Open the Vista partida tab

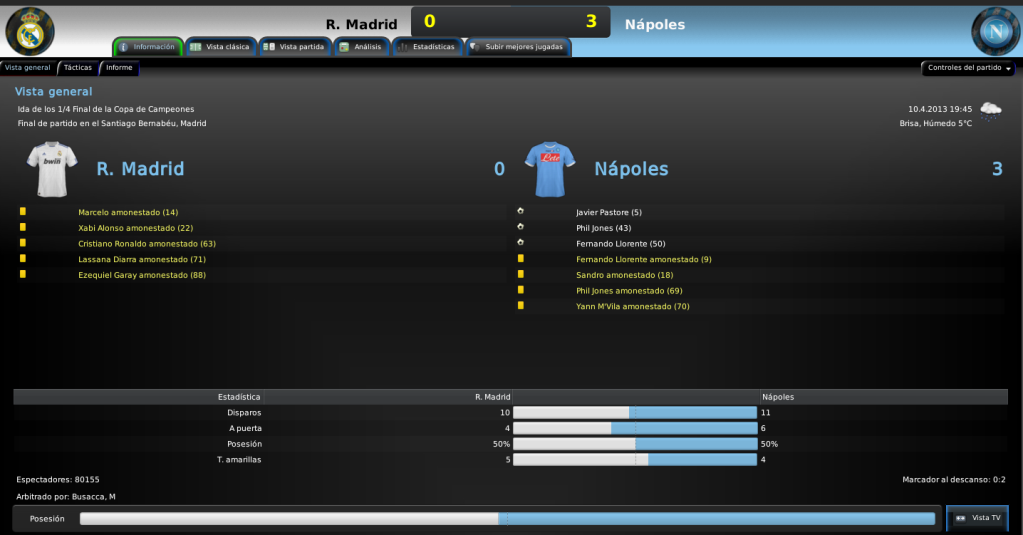pos(295,47)
